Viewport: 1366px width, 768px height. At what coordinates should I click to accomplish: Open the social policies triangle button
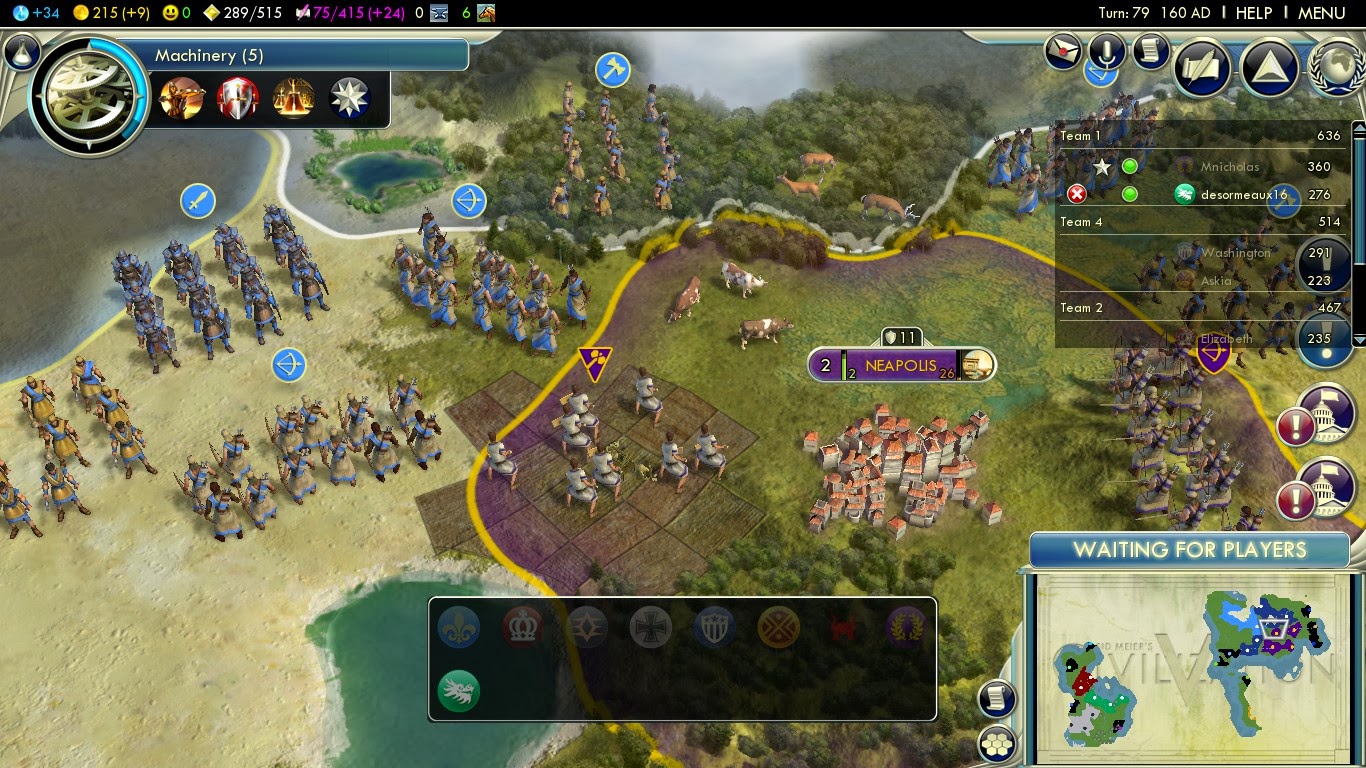1269,68
